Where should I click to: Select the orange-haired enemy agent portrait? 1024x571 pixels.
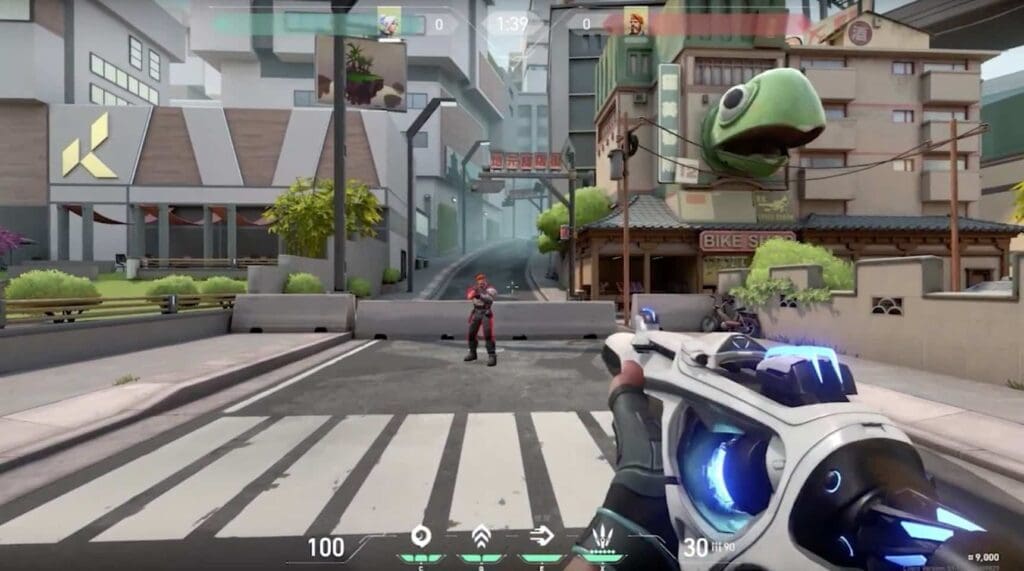(636, 21)
